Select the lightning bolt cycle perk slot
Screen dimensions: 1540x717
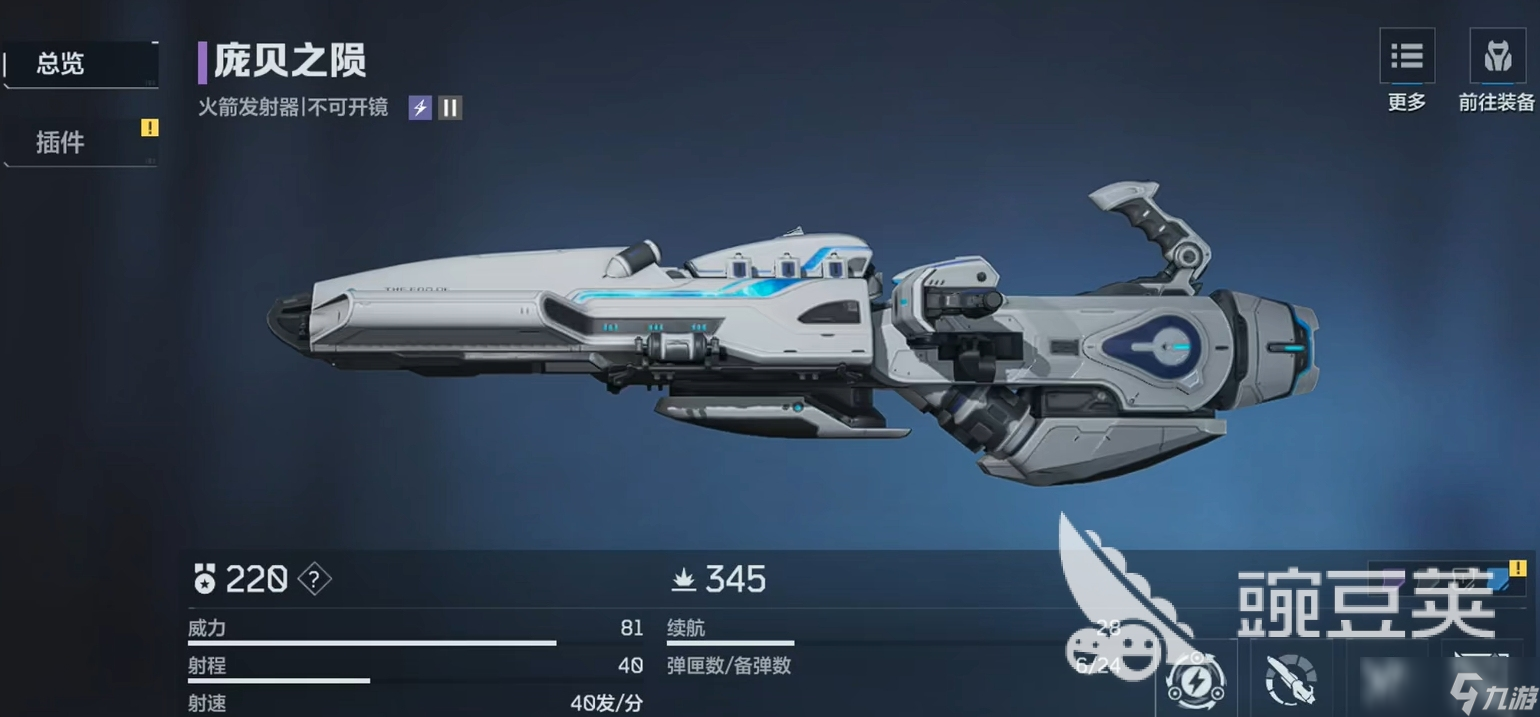click(1196, 680)
